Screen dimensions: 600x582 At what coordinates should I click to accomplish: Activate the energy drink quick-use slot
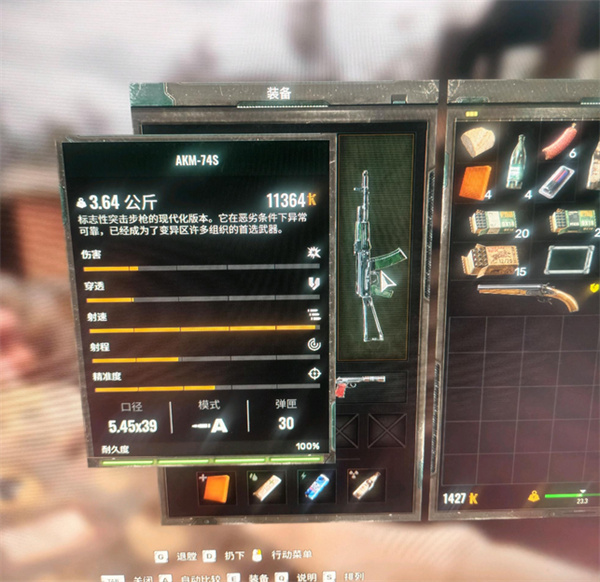(x=316, y=487)
